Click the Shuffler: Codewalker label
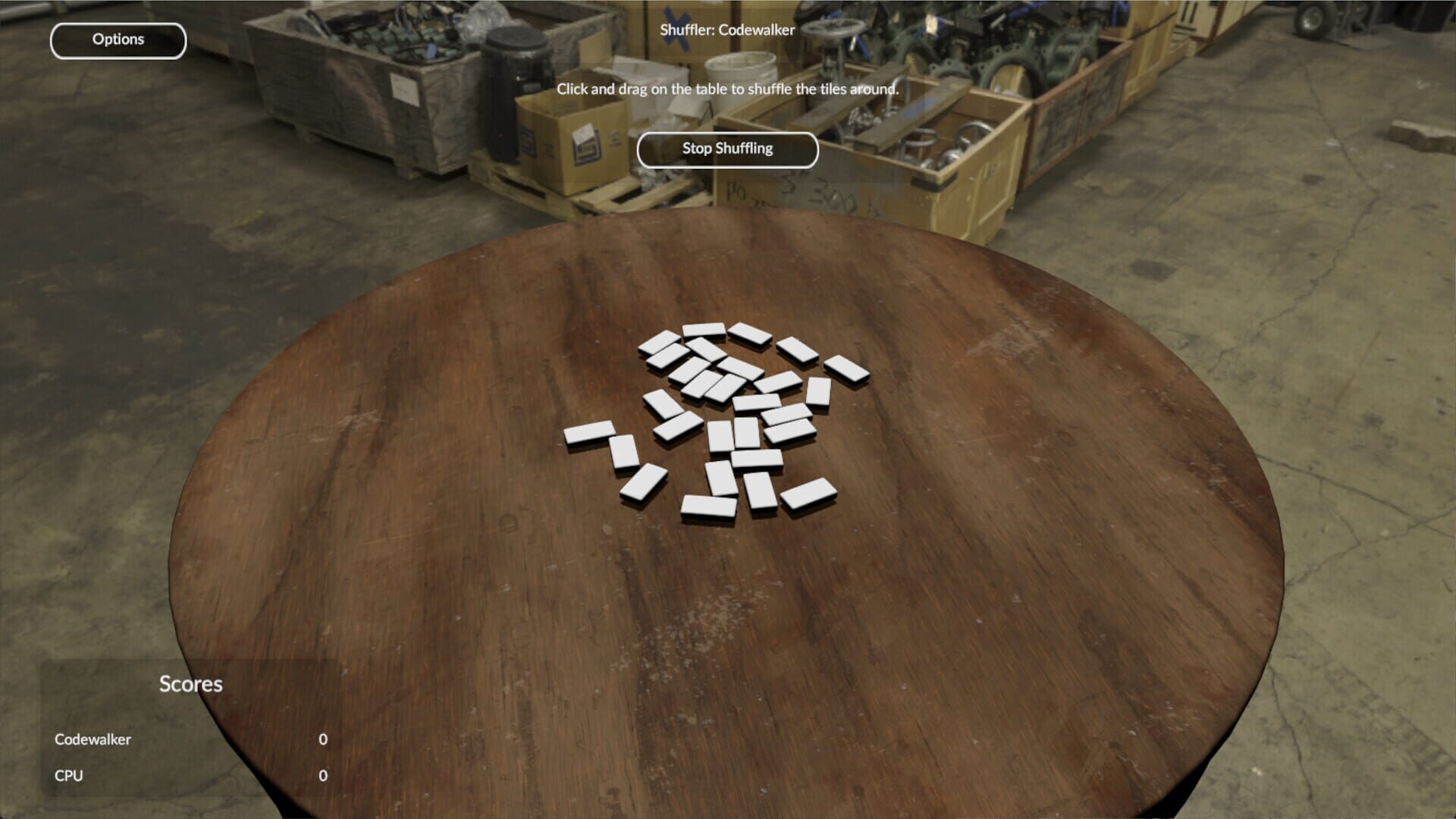Viewport: 1456px width, 819px height. point(727,30)
